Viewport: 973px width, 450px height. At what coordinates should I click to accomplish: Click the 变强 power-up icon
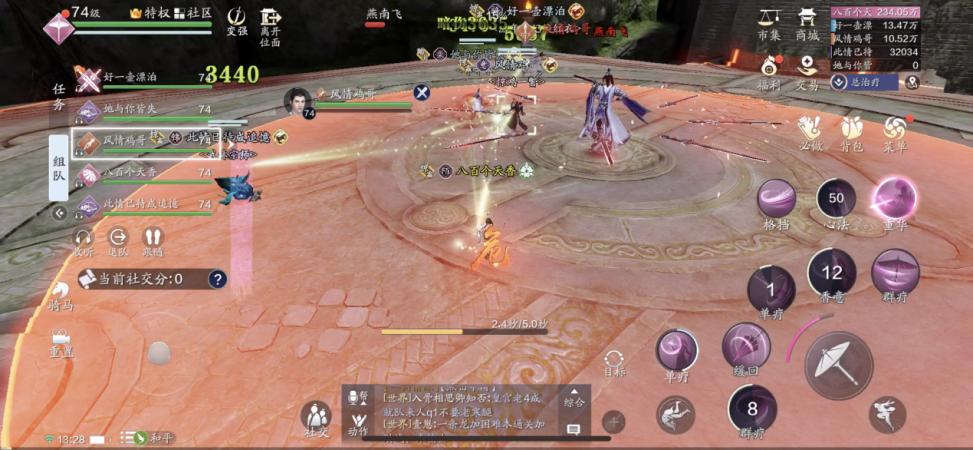(237, 20)
